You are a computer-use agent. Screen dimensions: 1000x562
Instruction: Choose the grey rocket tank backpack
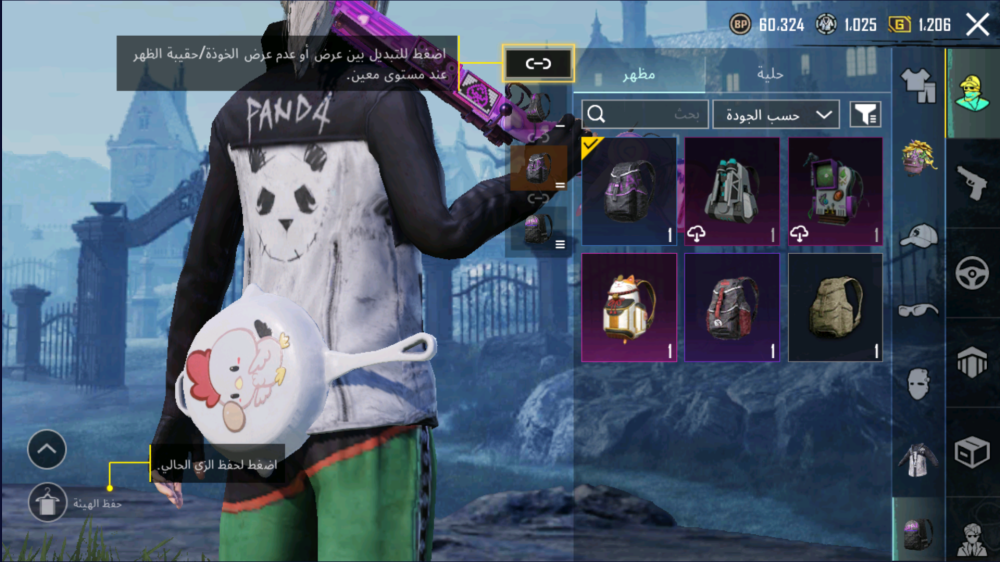(732, 191)
